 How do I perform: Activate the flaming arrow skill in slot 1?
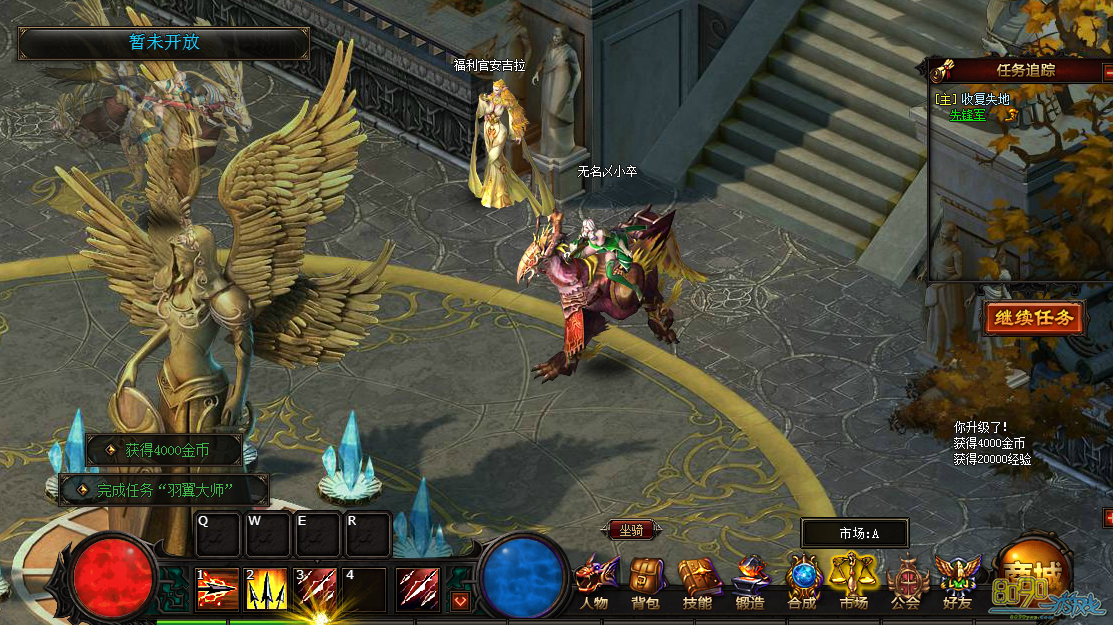(x=217, y=589)
